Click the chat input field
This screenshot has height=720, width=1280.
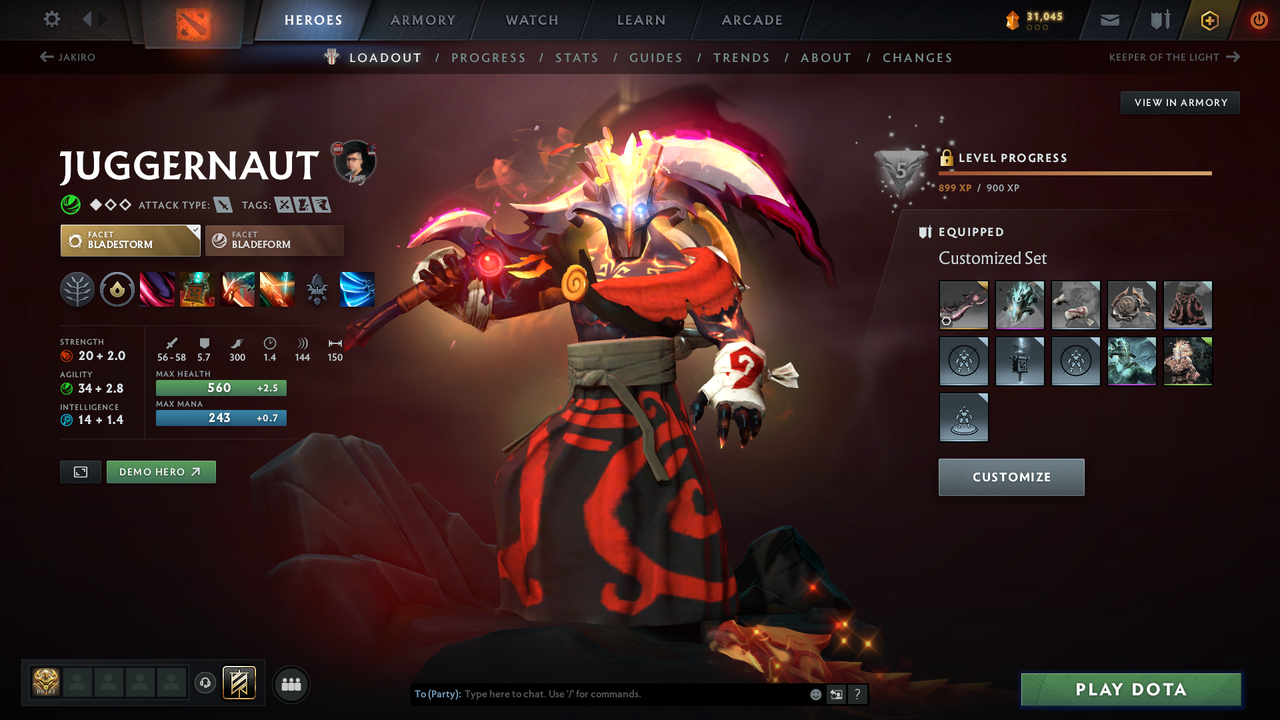point(600,693)
